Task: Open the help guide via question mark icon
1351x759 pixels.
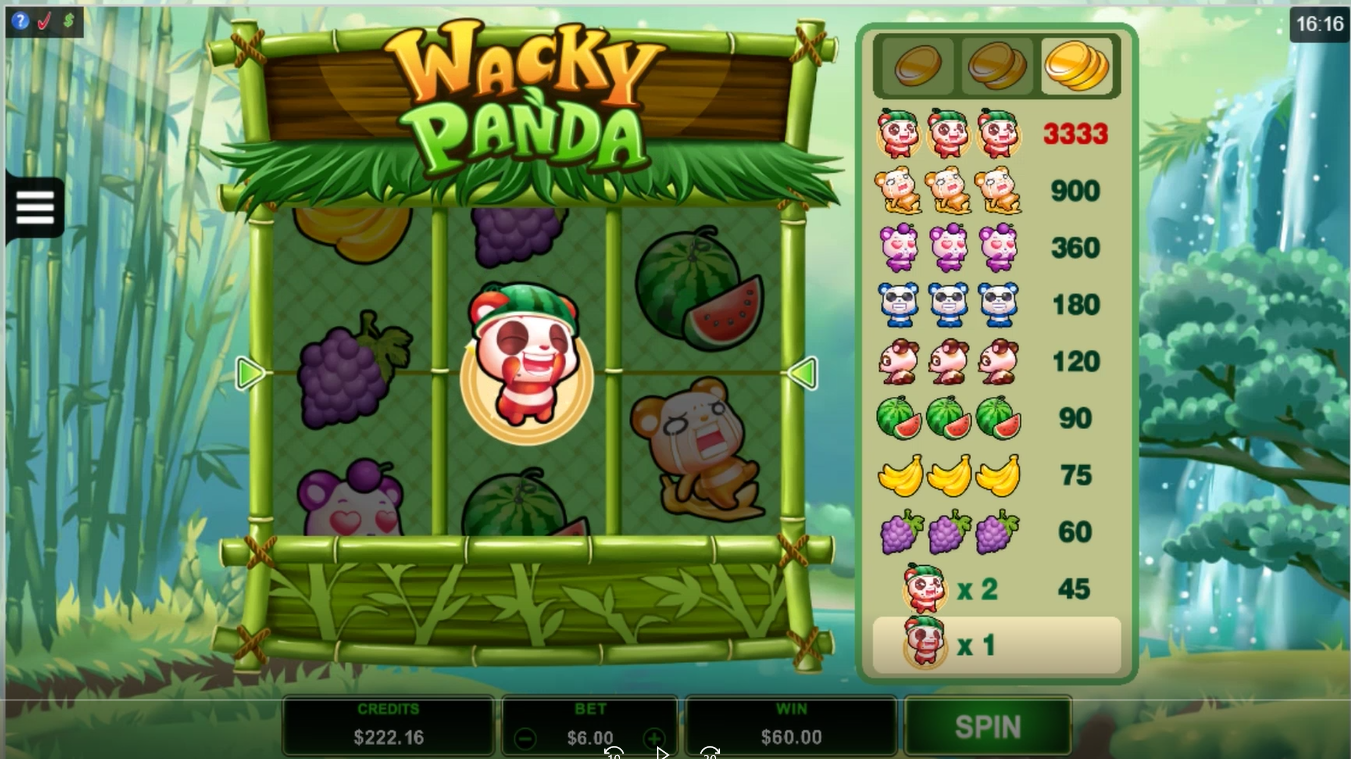Action: [22, 22]
